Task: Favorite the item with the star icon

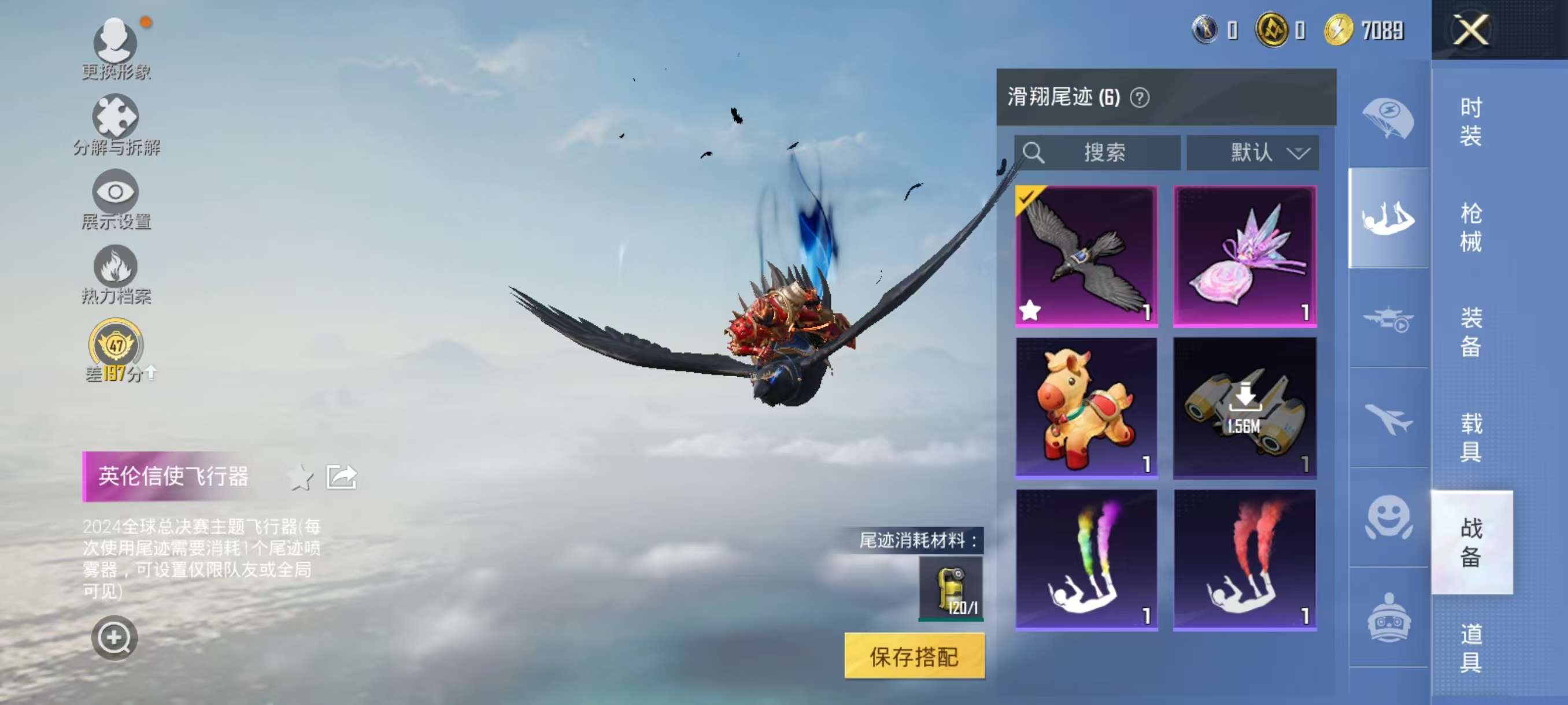Action: click(300, 477)
